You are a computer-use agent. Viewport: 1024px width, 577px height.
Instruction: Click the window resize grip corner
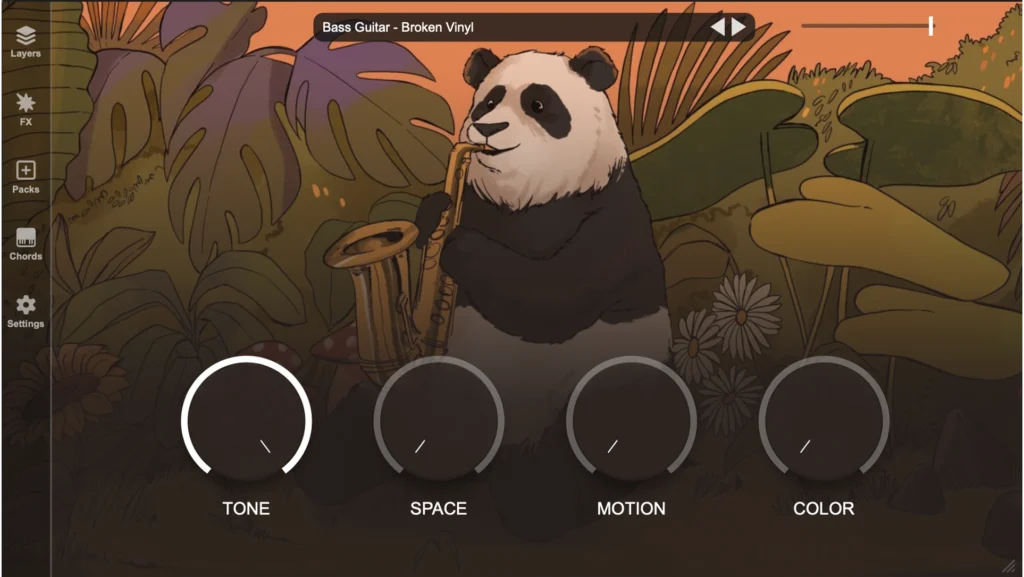[1010, 565]
